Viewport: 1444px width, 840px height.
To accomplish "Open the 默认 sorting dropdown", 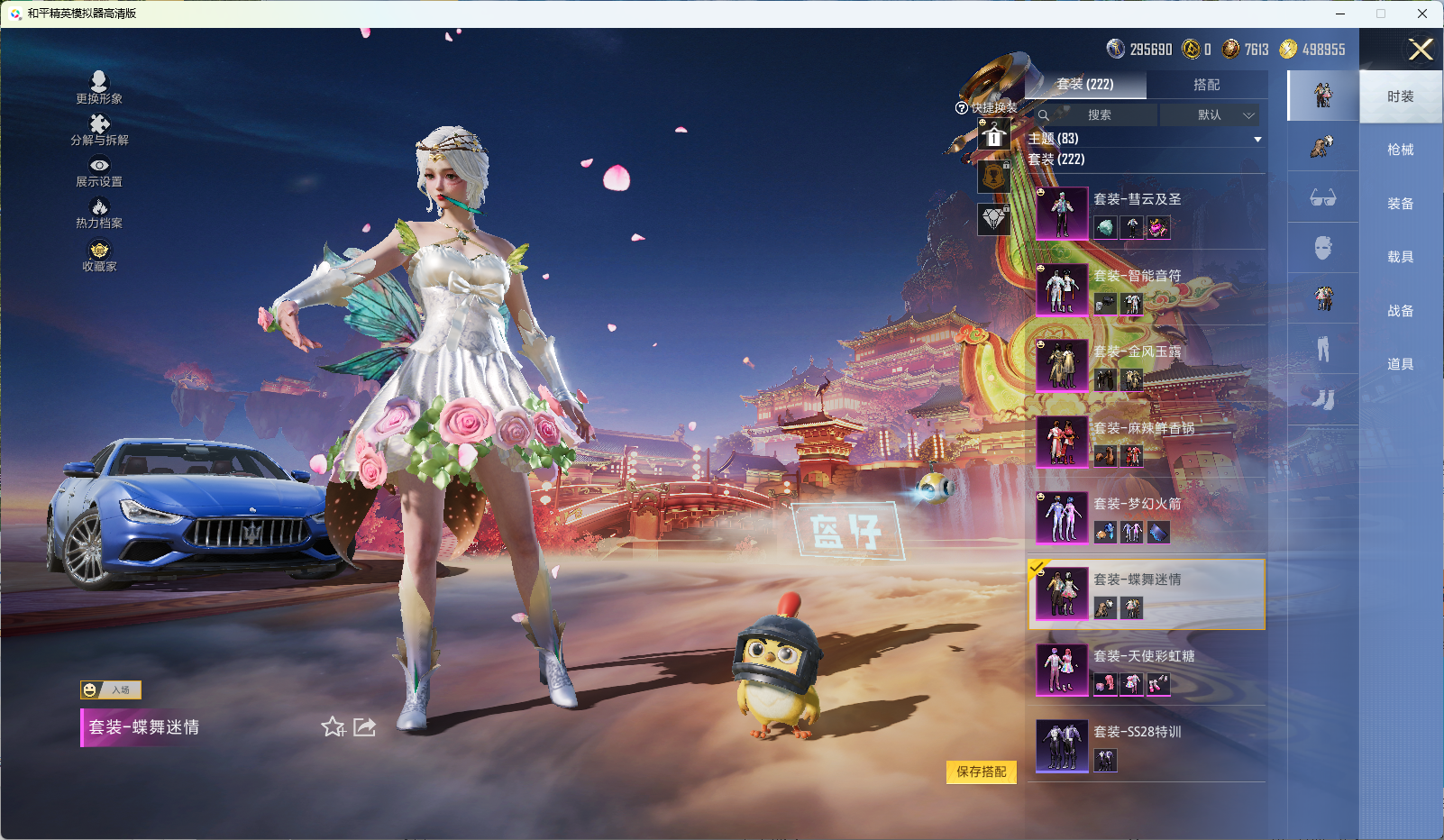I will click(x=1211, y=115).
